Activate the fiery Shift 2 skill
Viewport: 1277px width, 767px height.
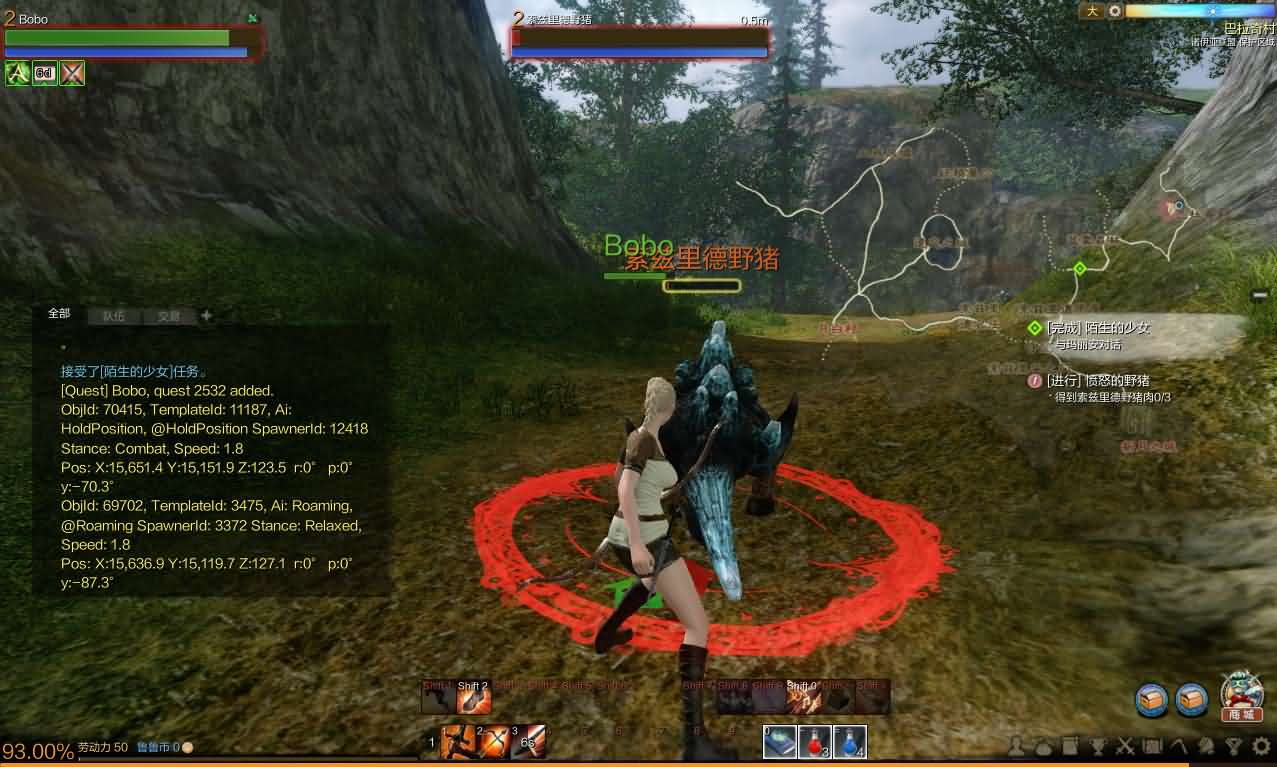click(474, 697)
